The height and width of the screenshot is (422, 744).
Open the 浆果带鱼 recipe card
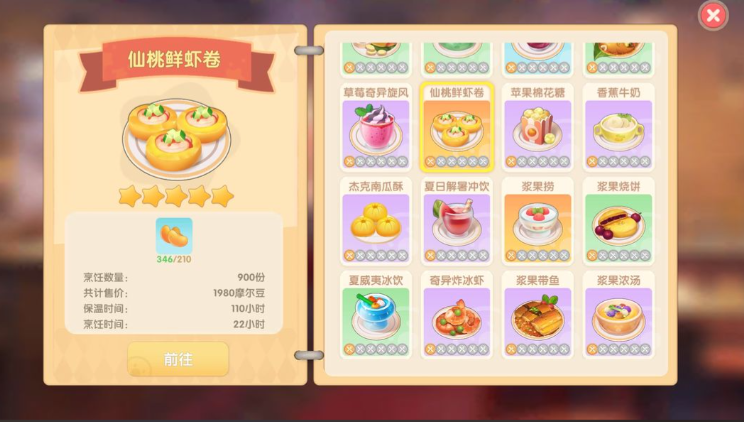(538, 314)
